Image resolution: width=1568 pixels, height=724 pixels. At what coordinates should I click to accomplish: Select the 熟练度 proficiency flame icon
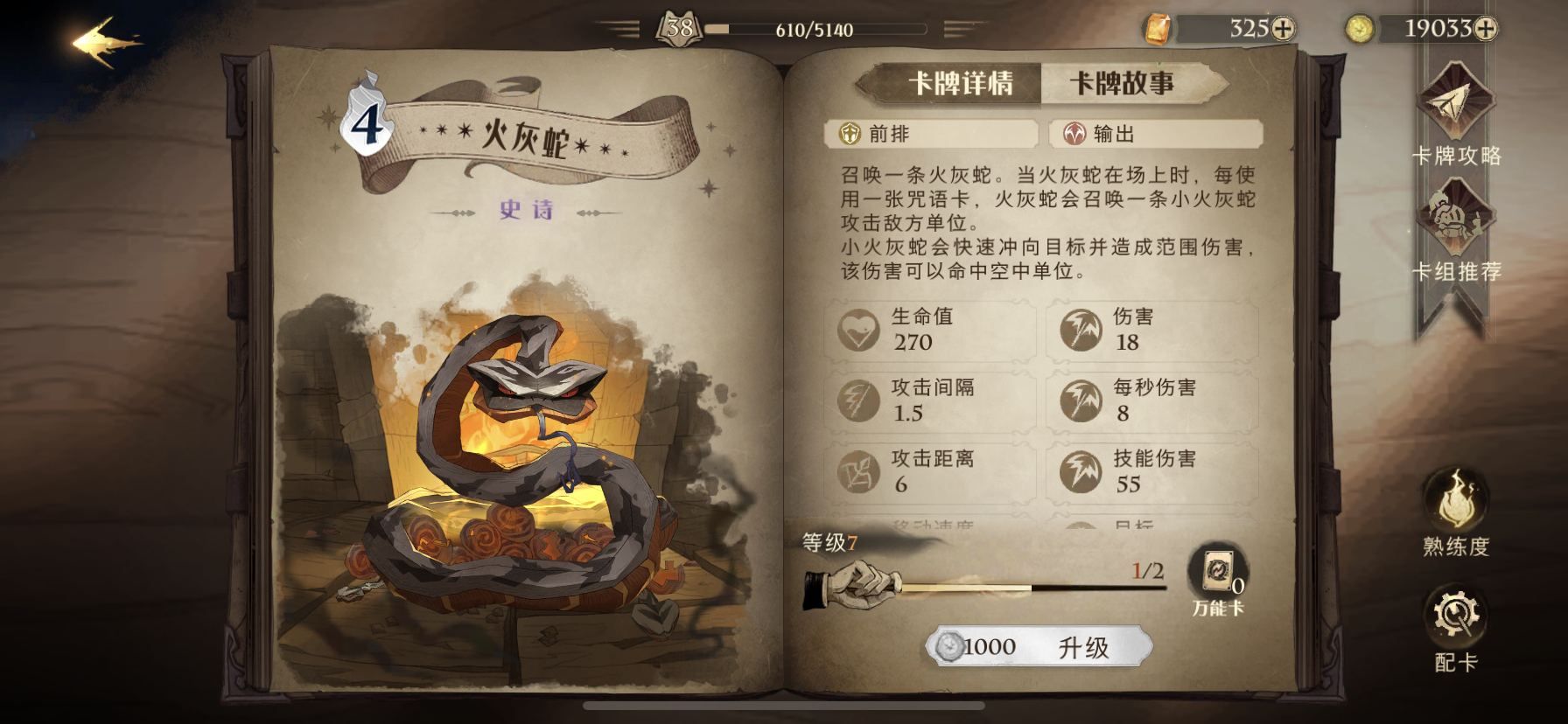click(x=1455, y=503)
